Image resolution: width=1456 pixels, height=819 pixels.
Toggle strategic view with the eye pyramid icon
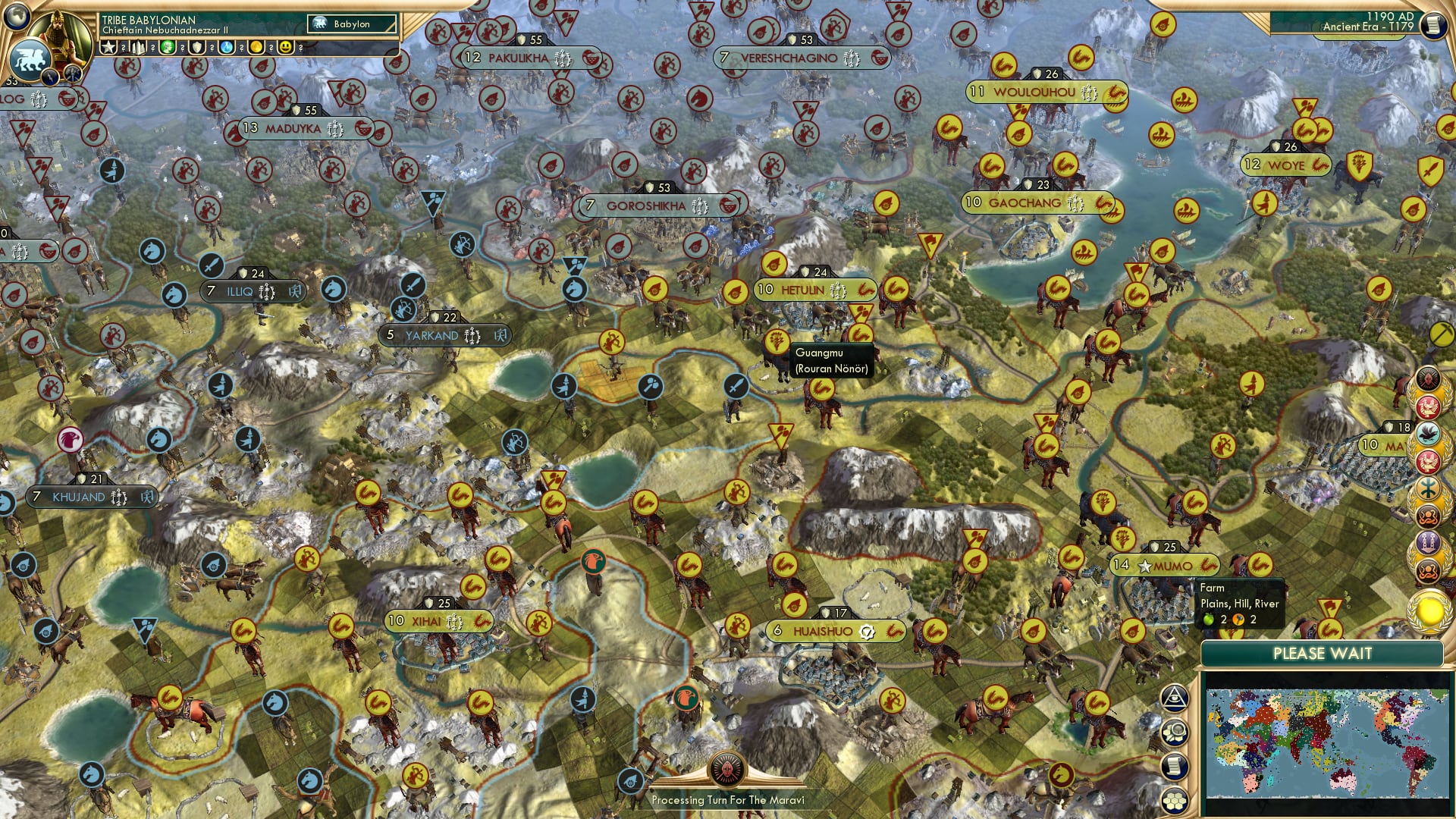[1175, 698]
